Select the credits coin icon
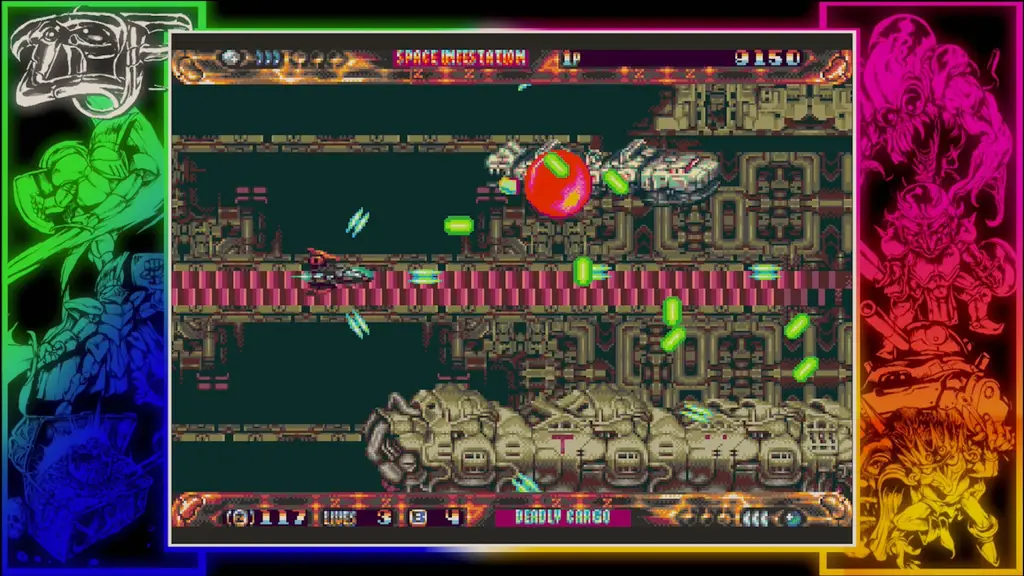 239,517
